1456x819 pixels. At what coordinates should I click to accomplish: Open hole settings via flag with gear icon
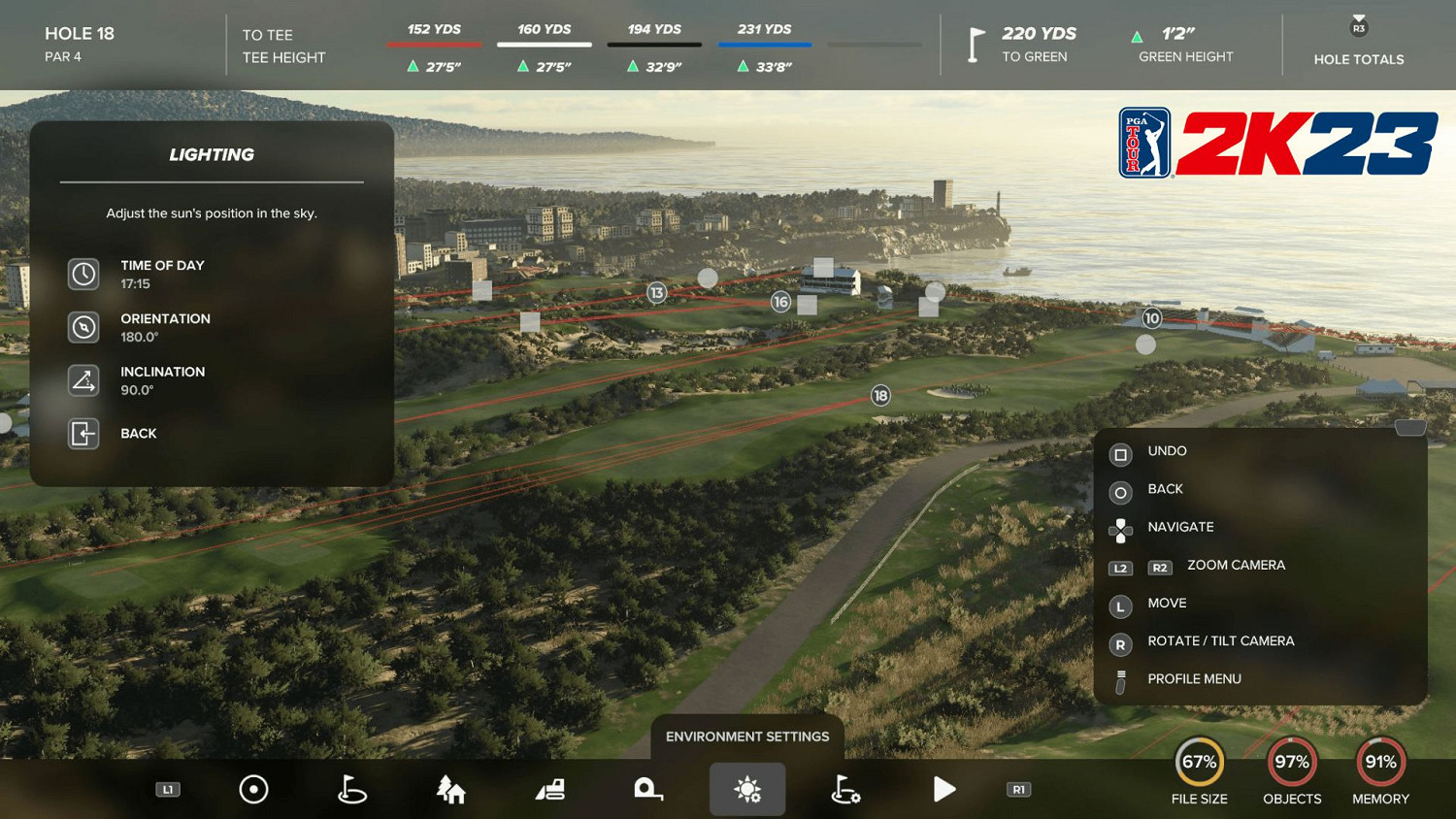pyautogui.click(x=845, y=789)
